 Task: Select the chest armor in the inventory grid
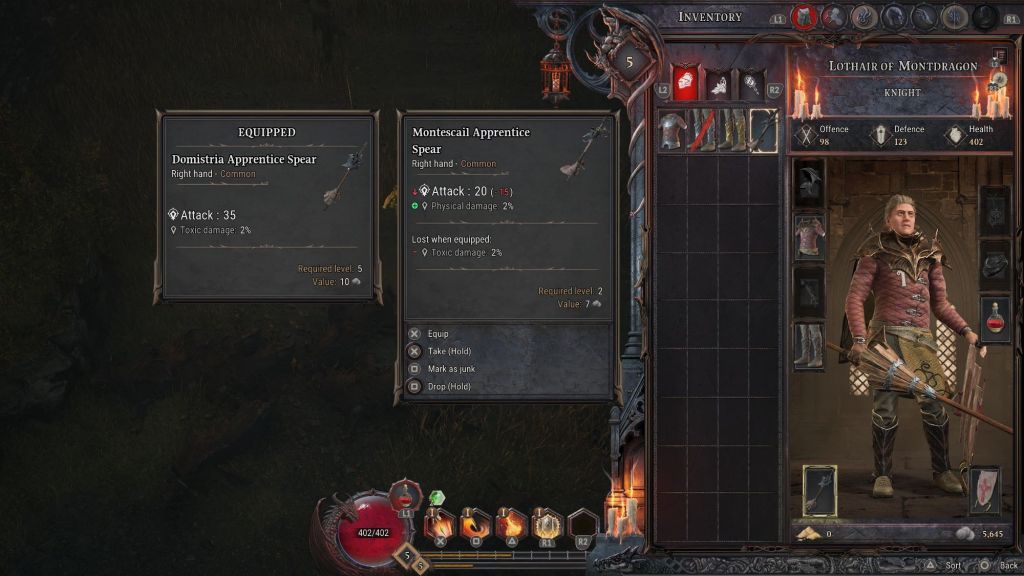coord(672,130)
